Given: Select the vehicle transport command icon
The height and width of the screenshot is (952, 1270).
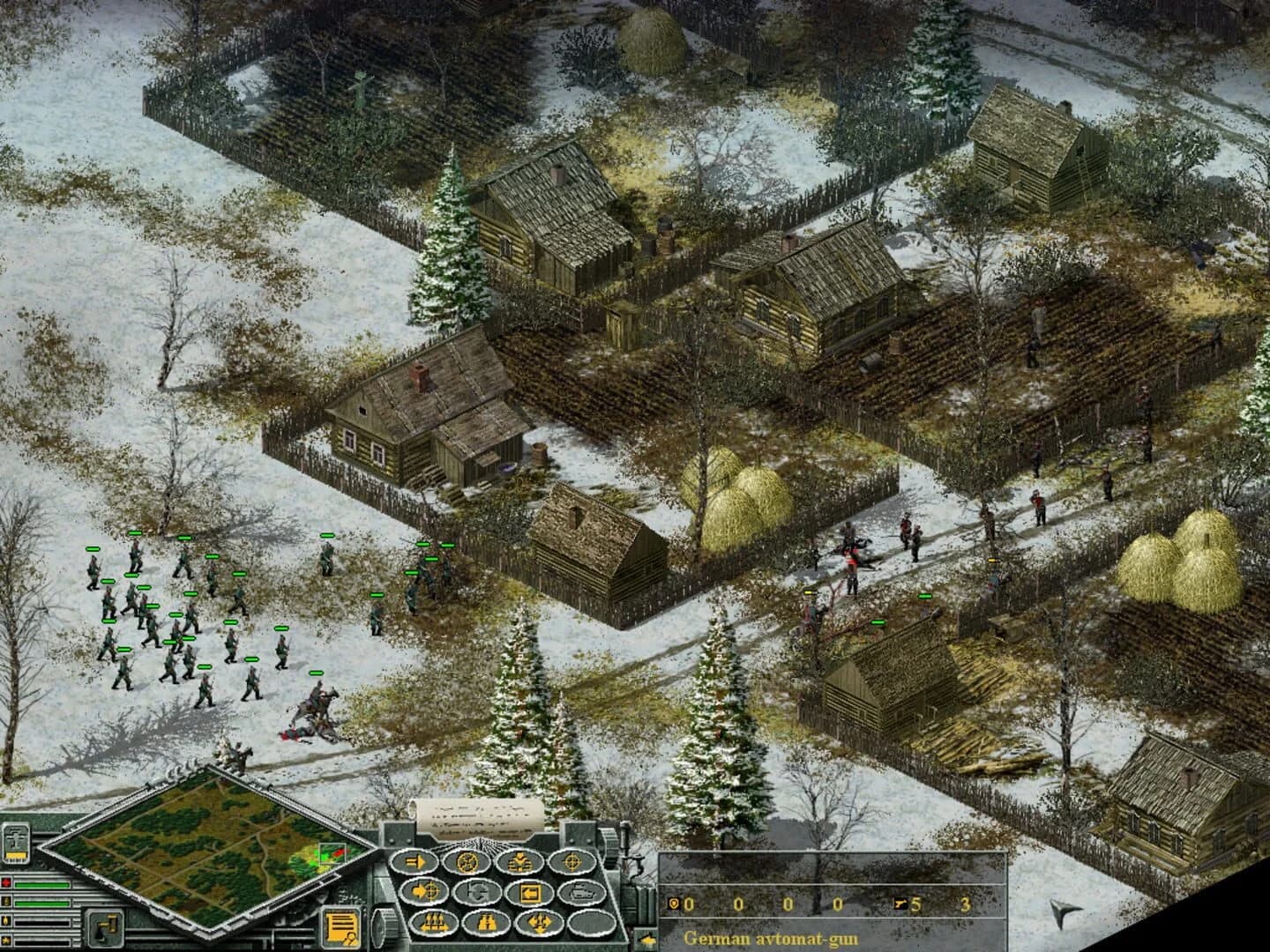Looking at the screenshot, I should [580, 892].
